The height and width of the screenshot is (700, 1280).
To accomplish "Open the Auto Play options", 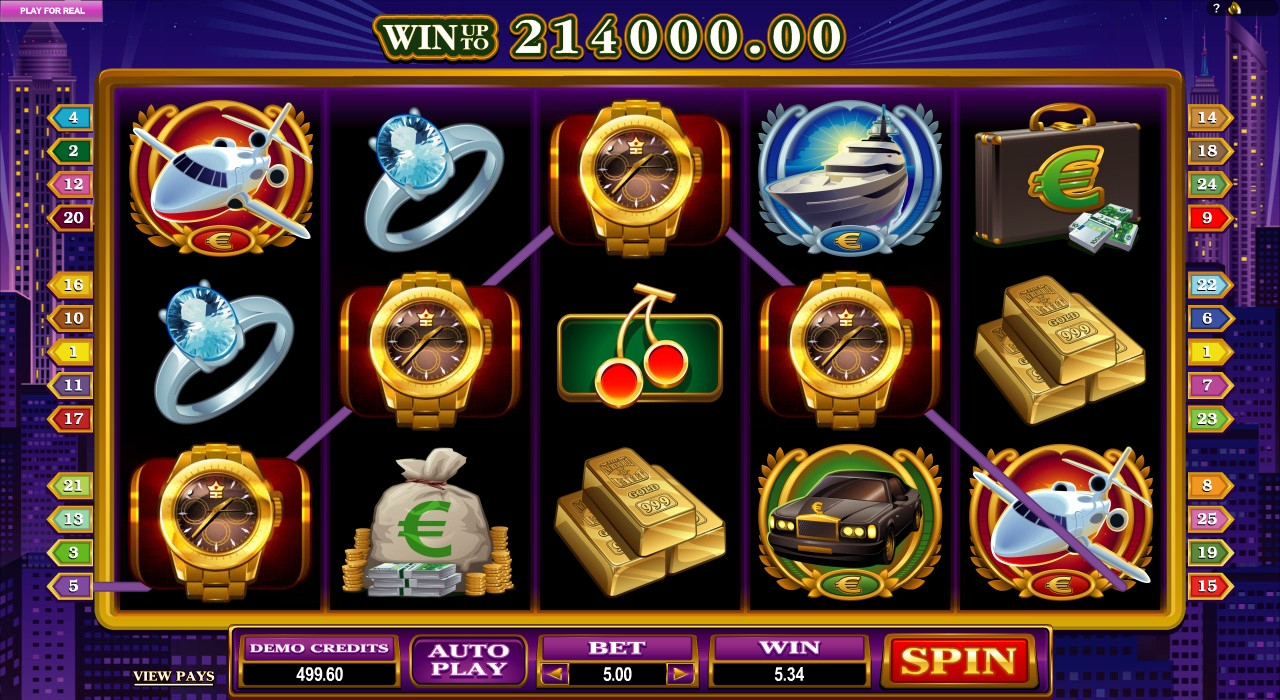I will (x=468, y=661).
